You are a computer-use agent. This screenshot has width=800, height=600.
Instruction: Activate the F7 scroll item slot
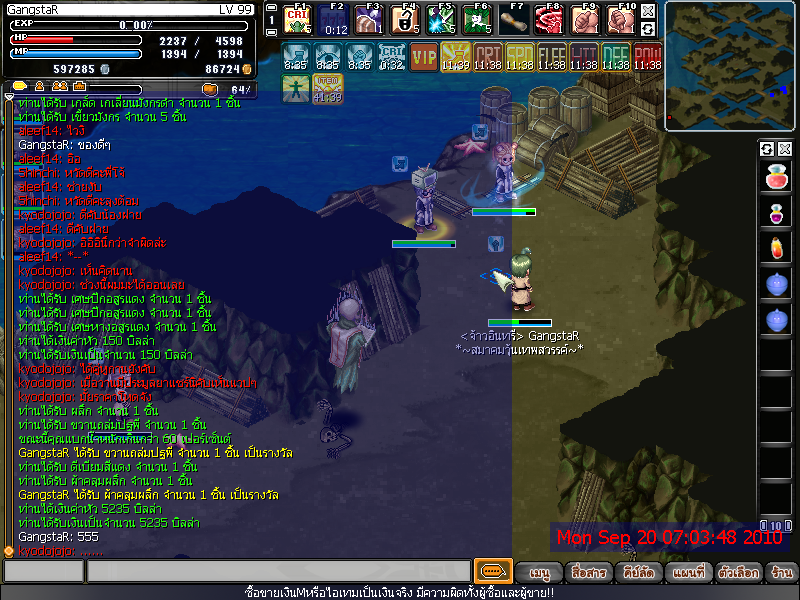[x=514, y=19]
